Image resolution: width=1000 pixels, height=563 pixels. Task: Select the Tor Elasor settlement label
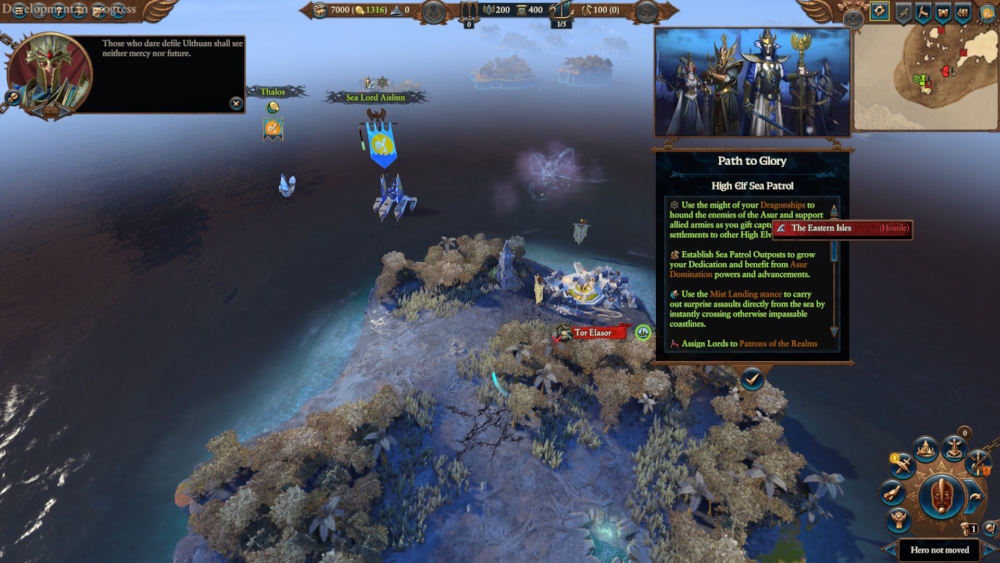(592, 333)
